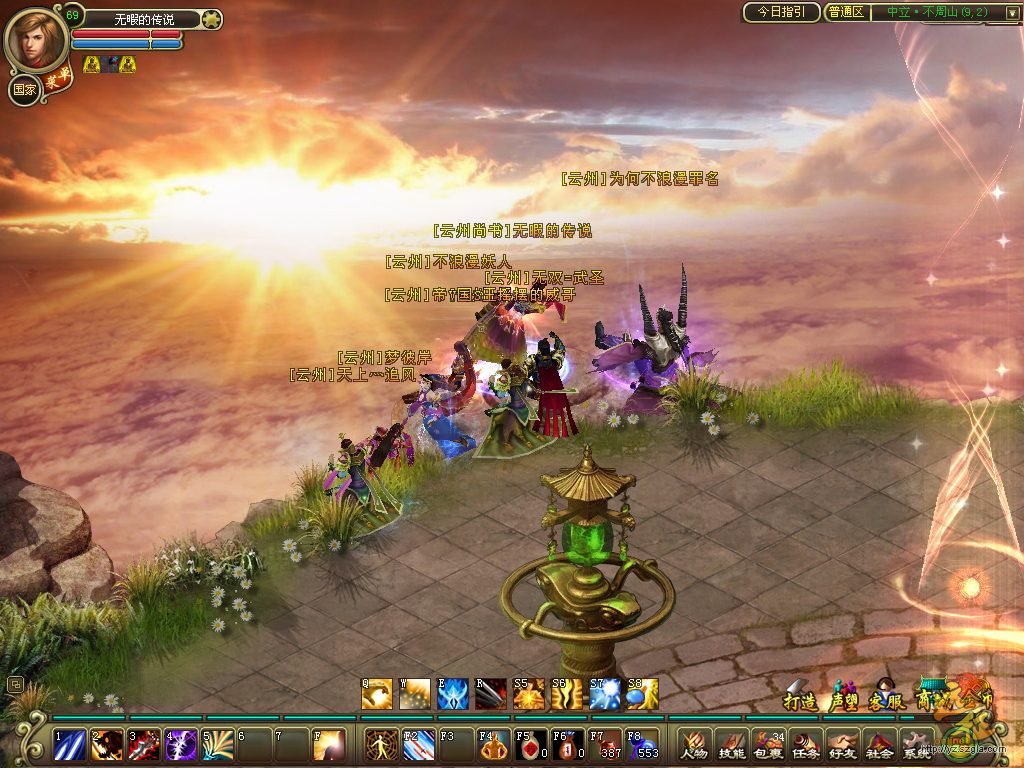Activate the golden claw skill on key Q
1024x768 pixels.
[x=377, y=694]
